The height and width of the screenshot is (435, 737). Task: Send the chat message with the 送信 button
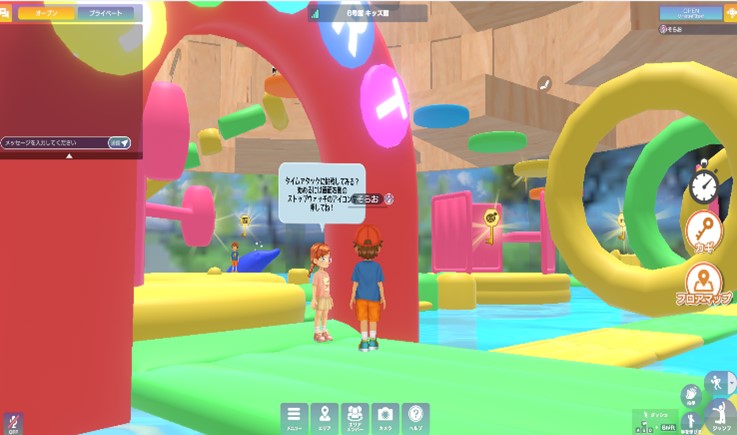click(119, 143)
